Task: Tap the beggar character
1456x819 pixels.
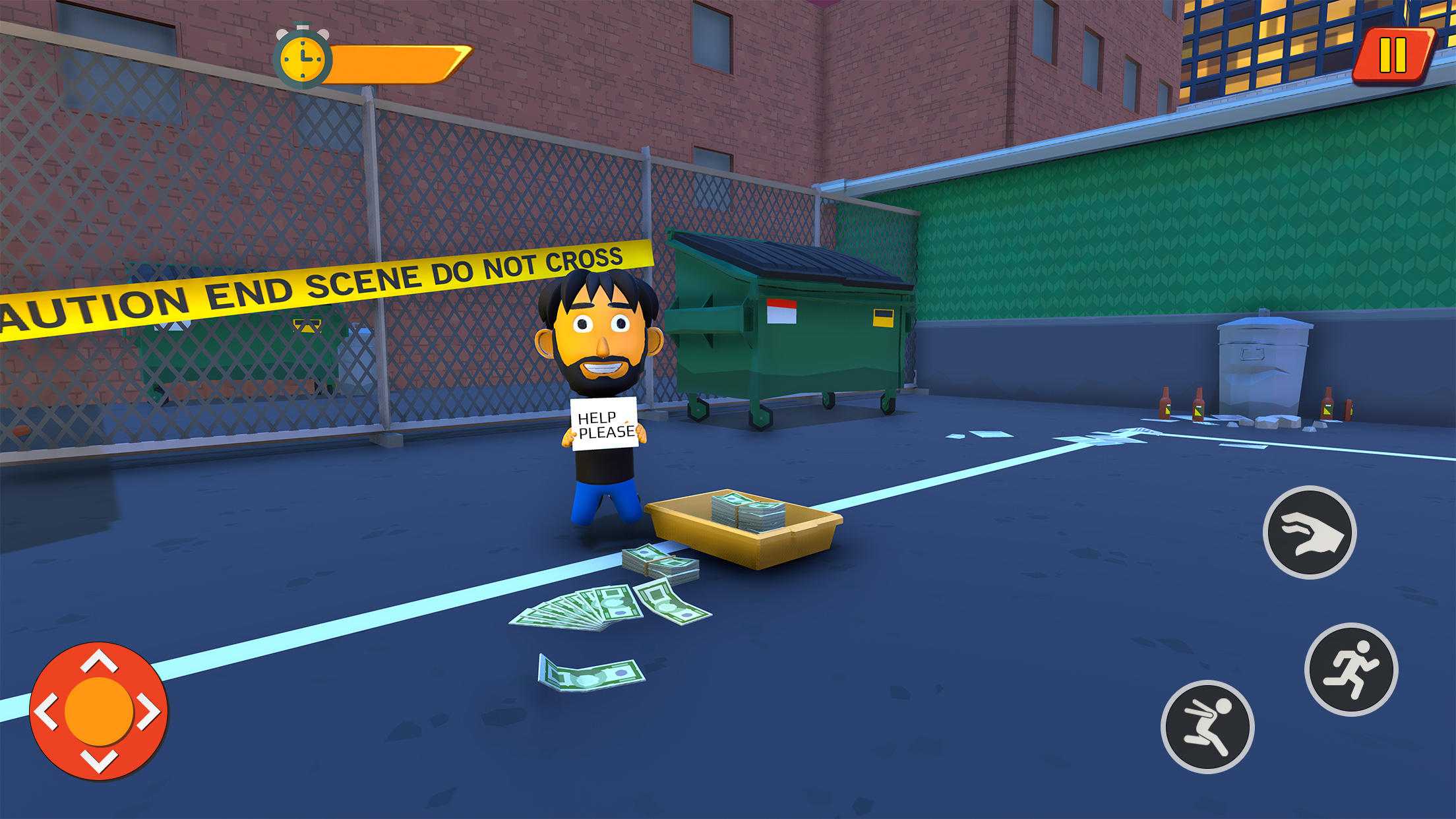Action: pos(600,369)
